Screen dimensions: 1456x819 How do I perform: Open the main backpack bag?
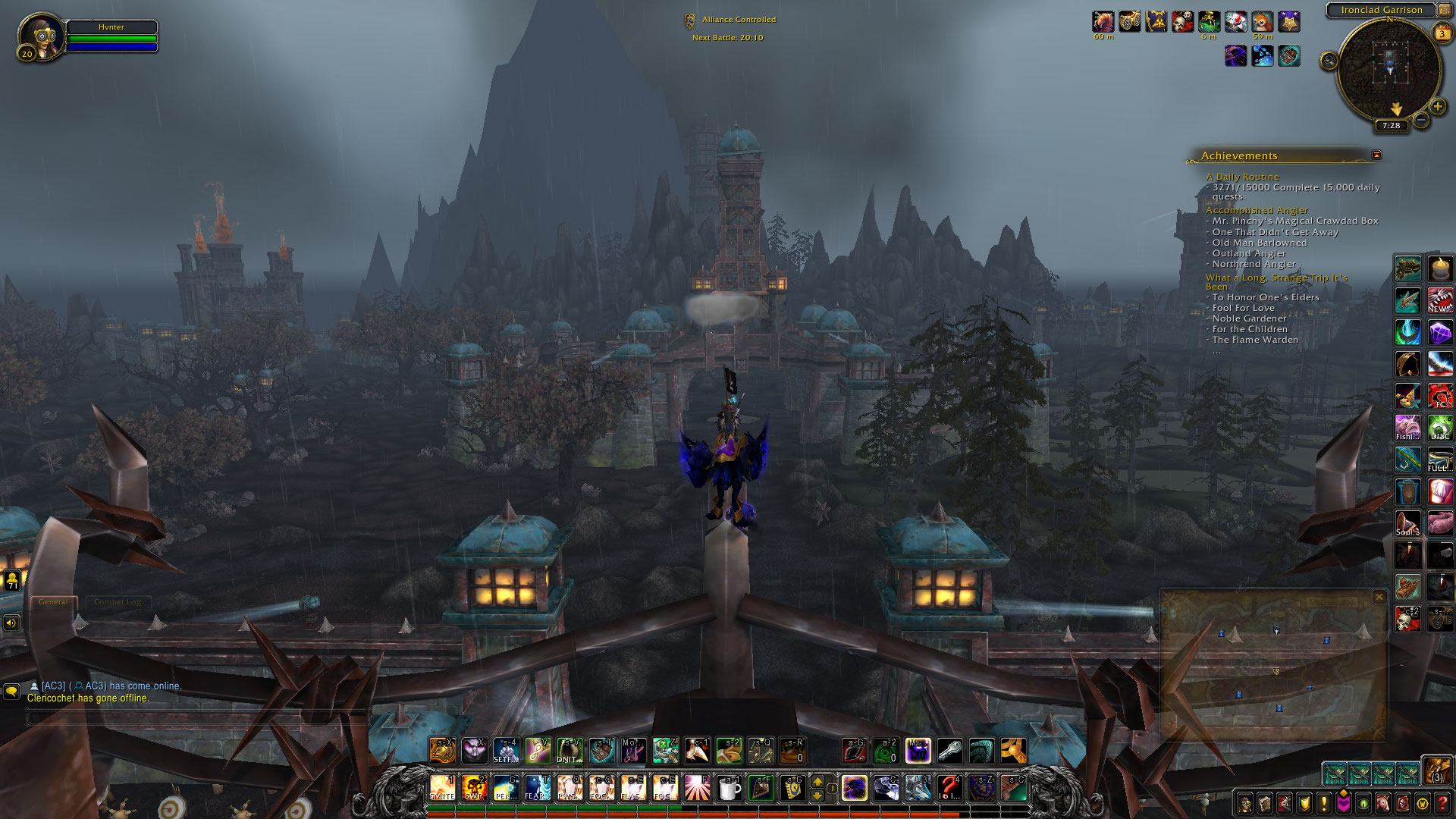point(1436,771)
